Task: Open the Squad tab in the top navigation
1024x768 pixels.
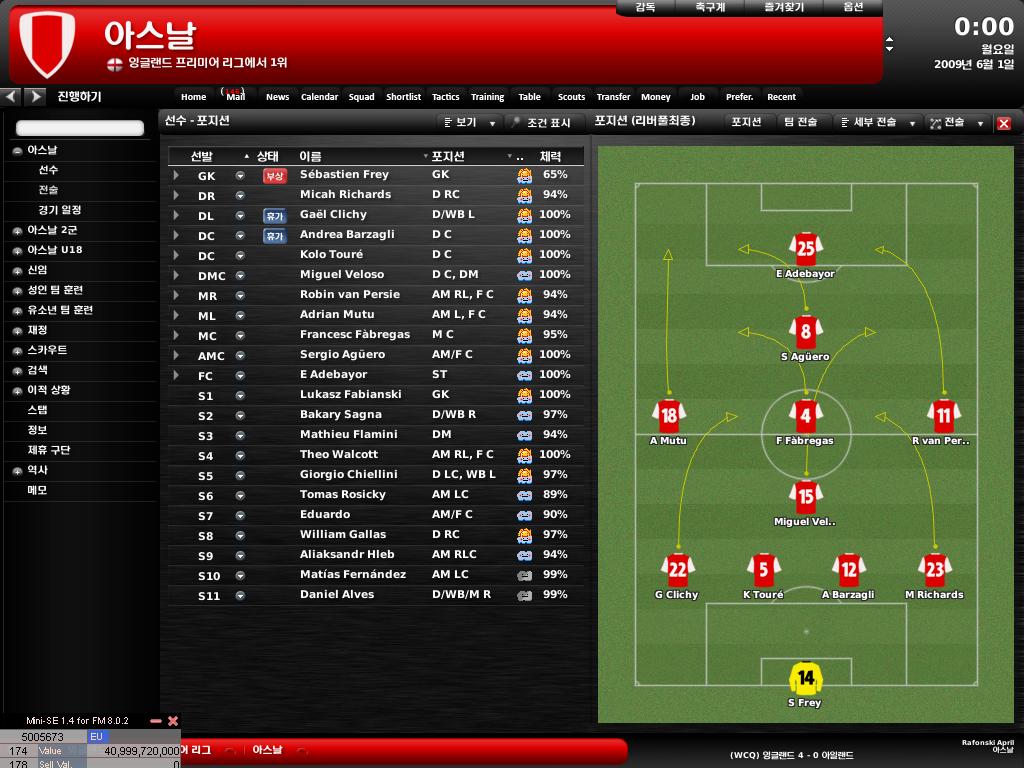Action: (x=361, y=97)
